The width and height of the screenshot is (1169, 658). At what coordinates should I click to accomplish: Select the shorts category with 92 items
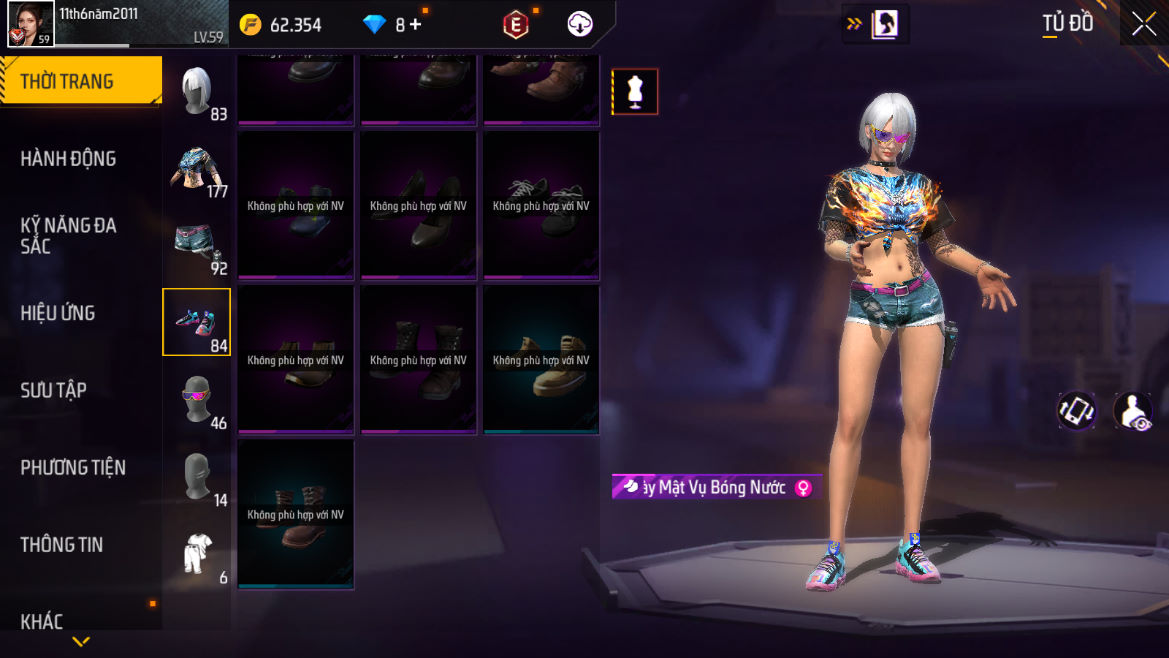197,245
